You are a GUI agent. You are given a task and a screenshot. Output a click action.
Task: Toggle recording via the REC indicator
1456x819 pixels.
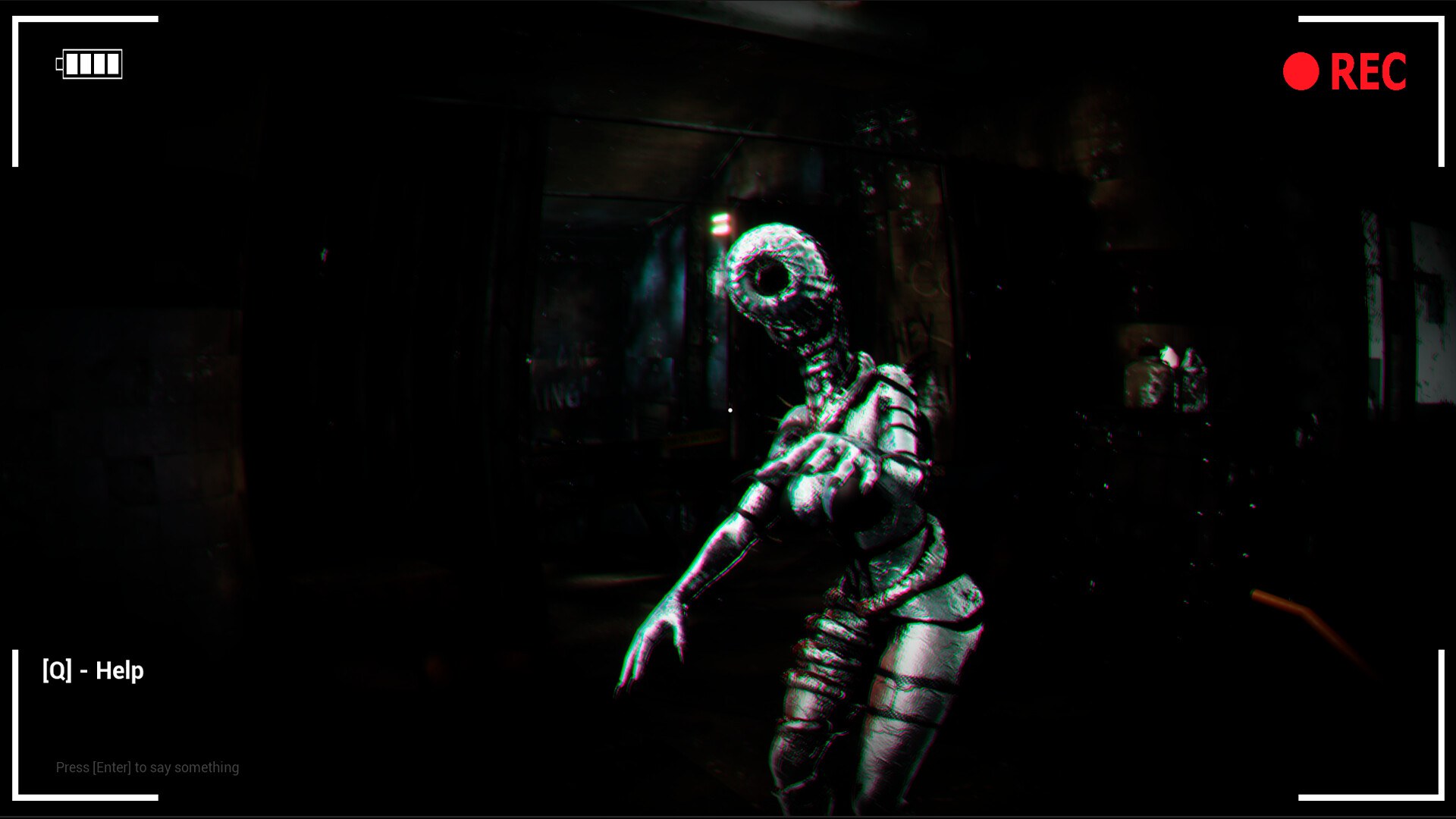pyautogui.click(x=1301, y=71)
